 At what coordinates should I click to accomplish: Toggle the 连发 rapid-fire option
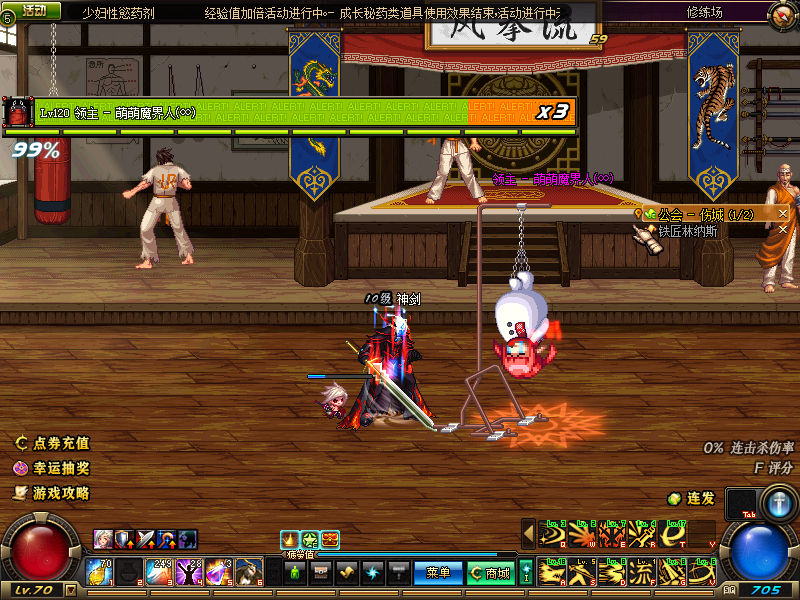(x=692, y=498)
